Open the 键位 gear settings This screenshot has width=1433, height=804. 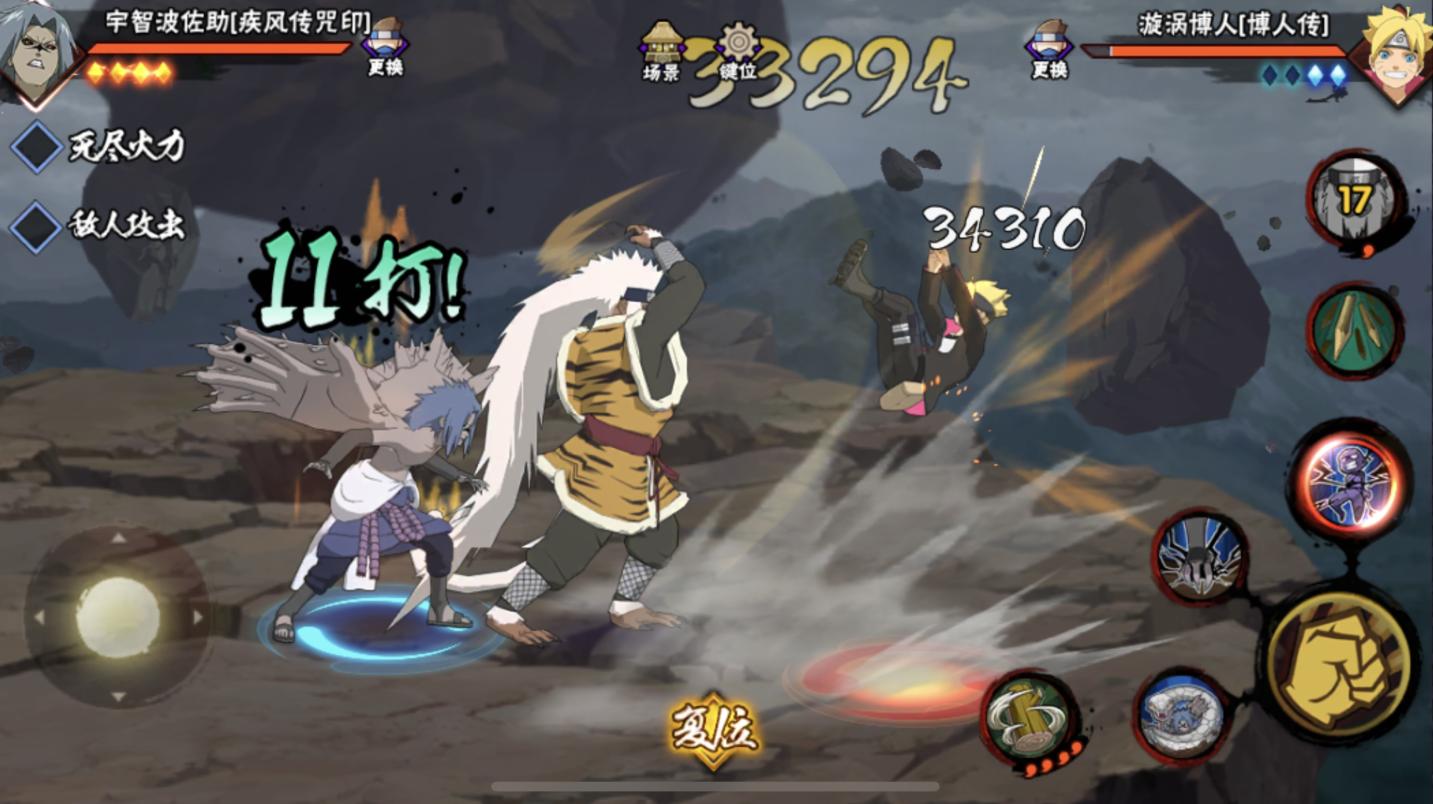[739, 50]
